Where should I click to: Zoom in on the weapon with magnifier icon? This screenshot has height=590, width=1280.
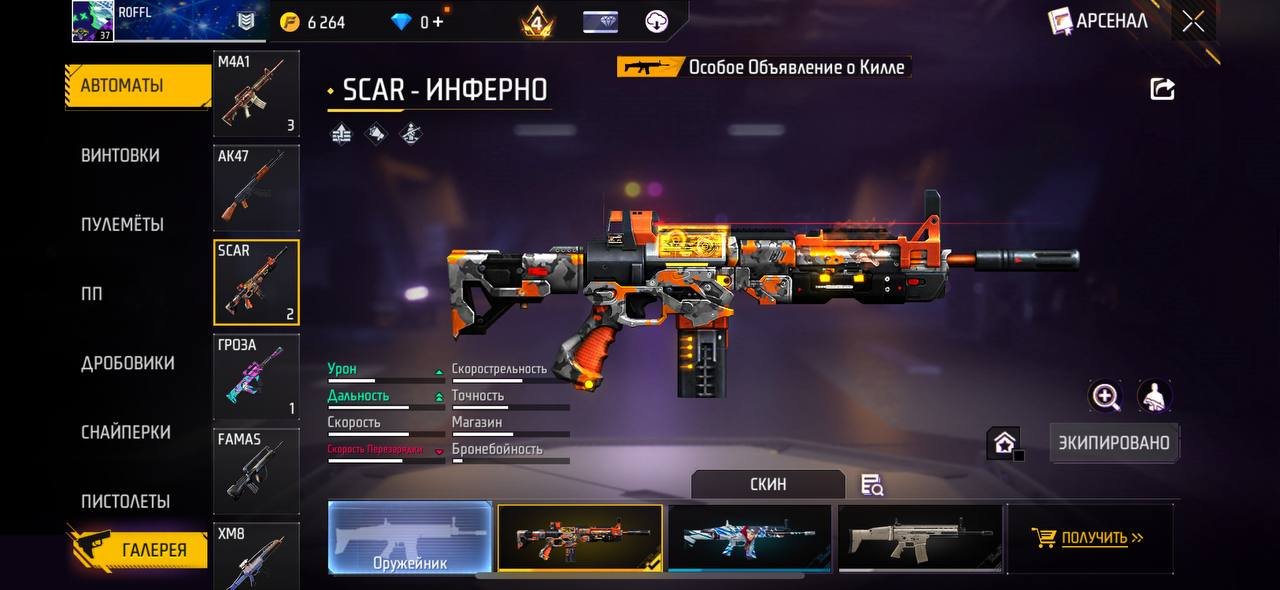(x=1105, y=397)
